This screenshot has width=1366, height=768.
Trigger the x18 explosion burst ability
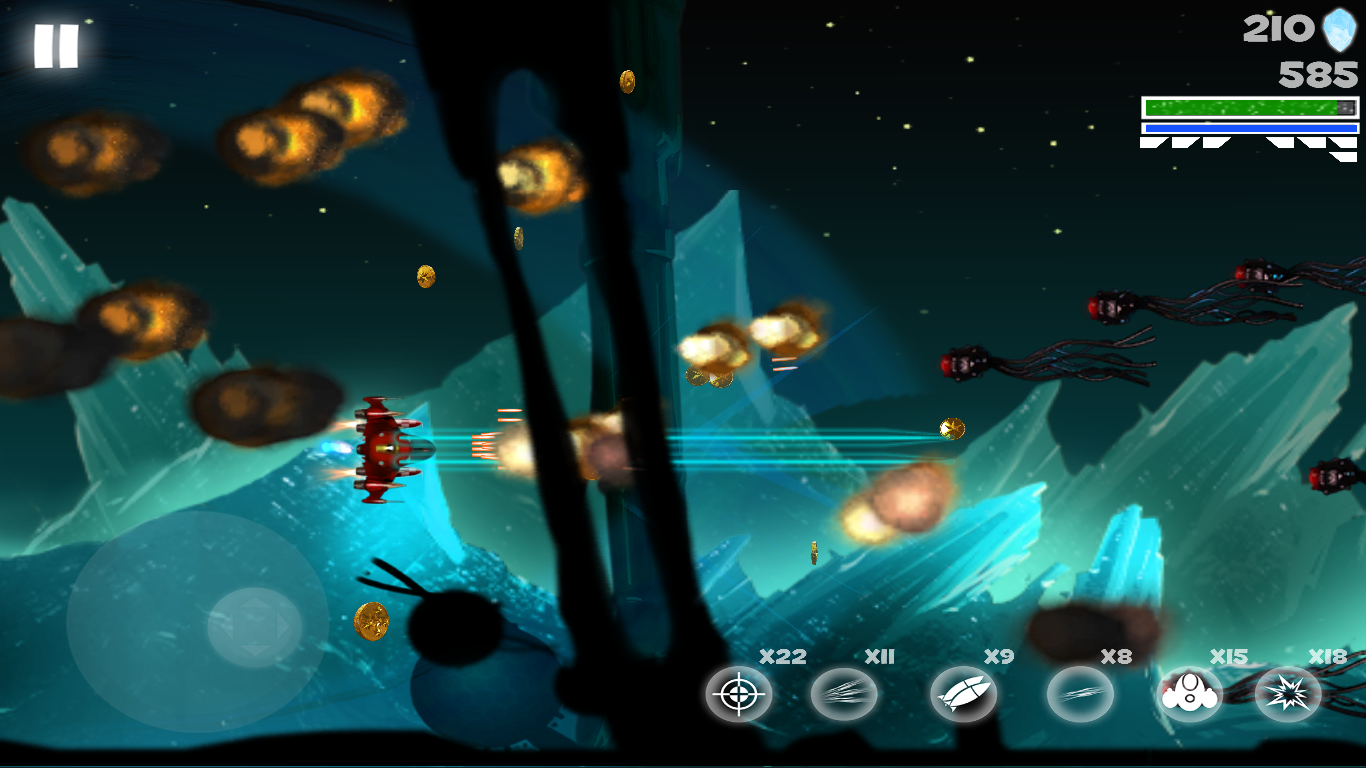(1288, 694)
